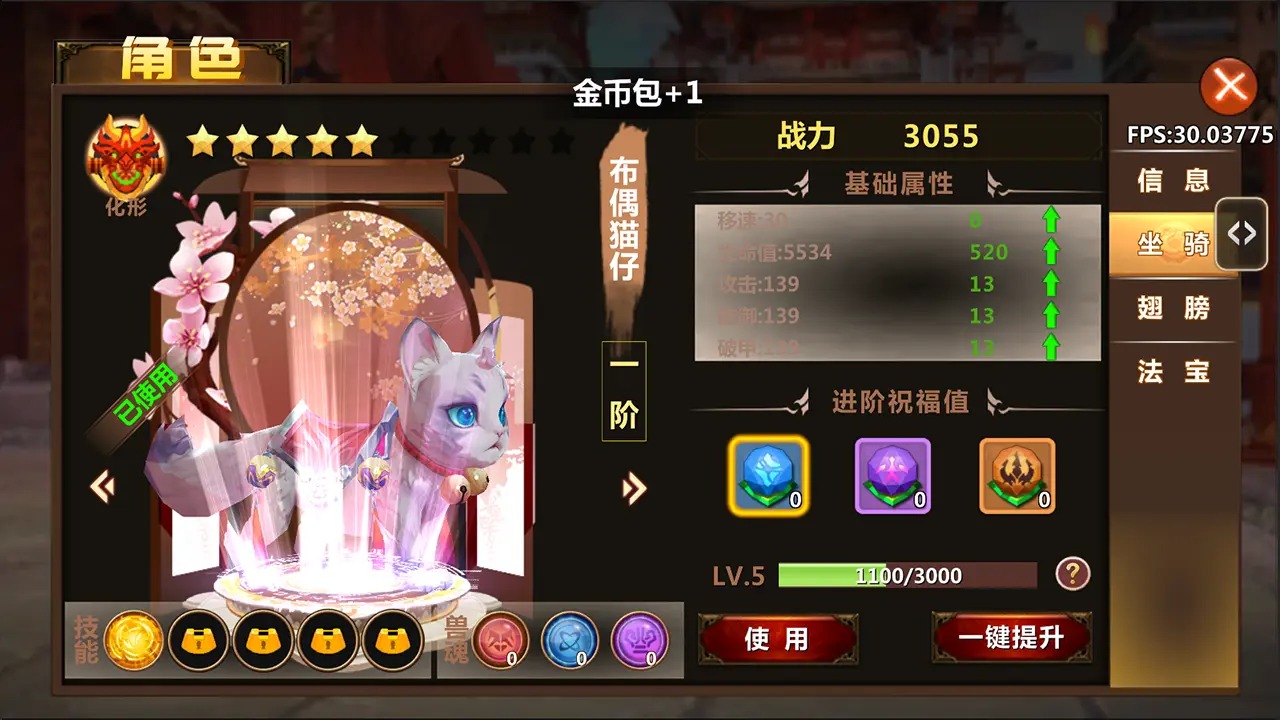Click the LV.5 experience progress bar

(908, 575)
